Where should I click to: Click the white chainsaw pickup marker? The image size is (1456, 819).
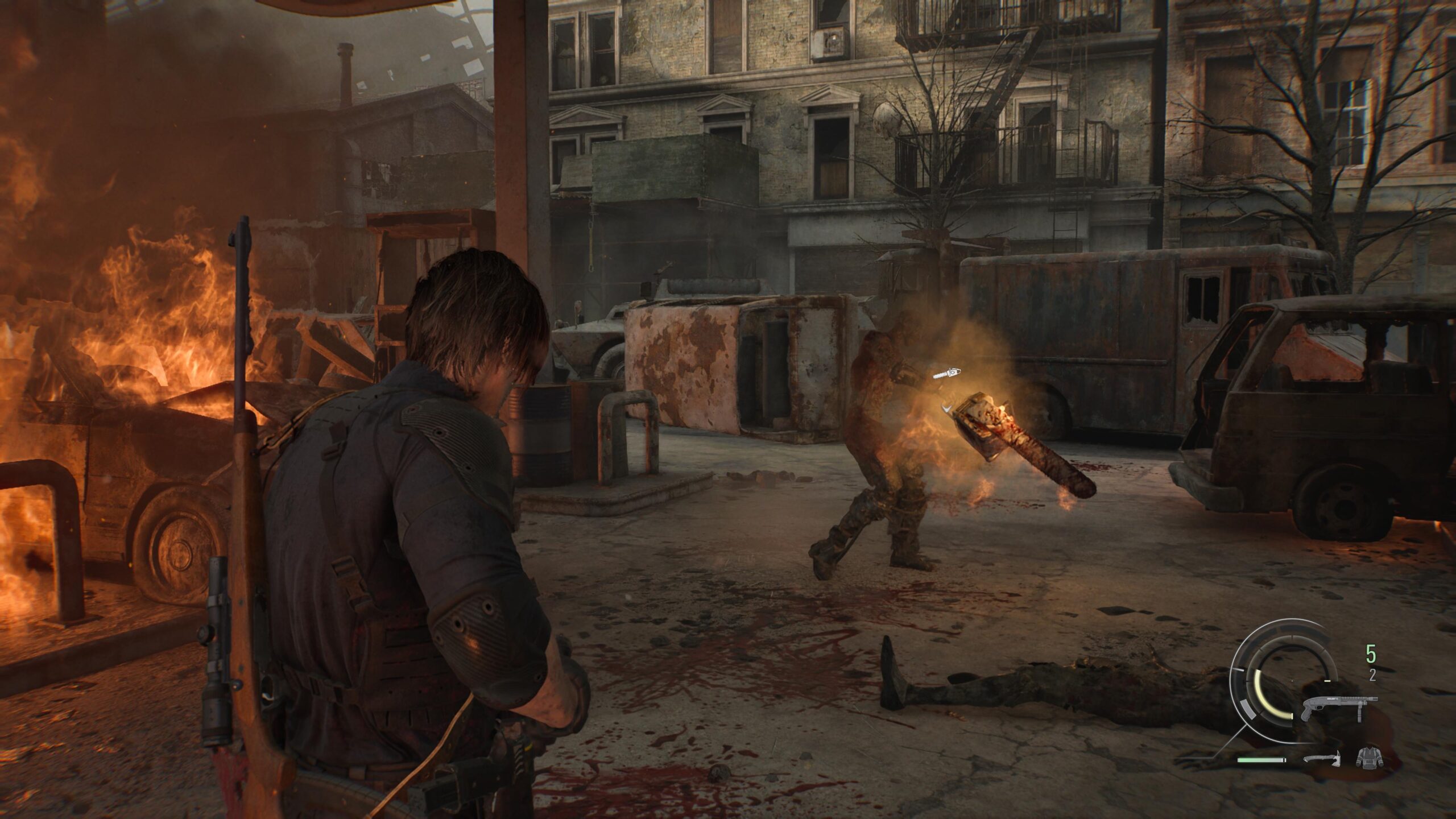click(946, 374)
